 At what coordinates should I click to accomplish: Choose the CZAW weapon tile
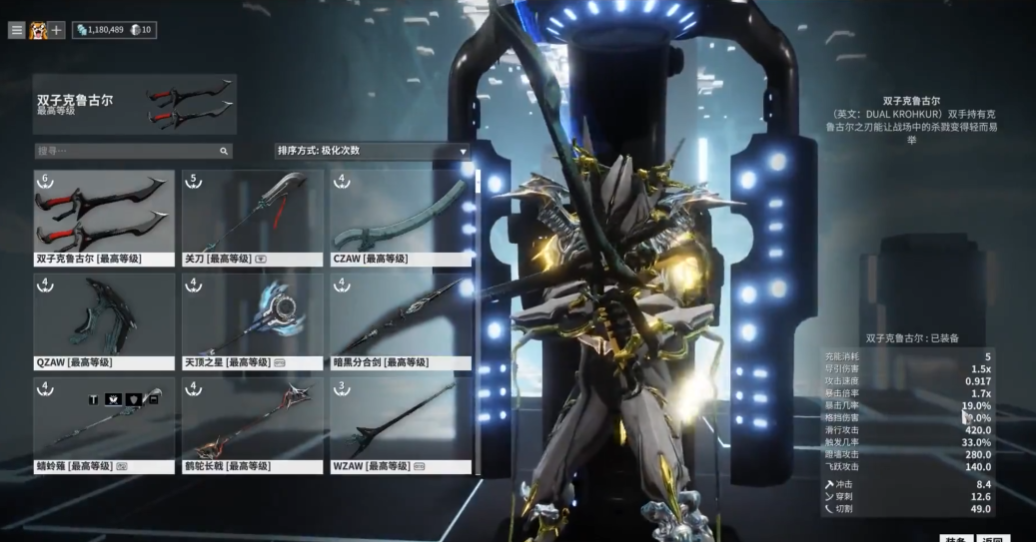pos(400,217)
